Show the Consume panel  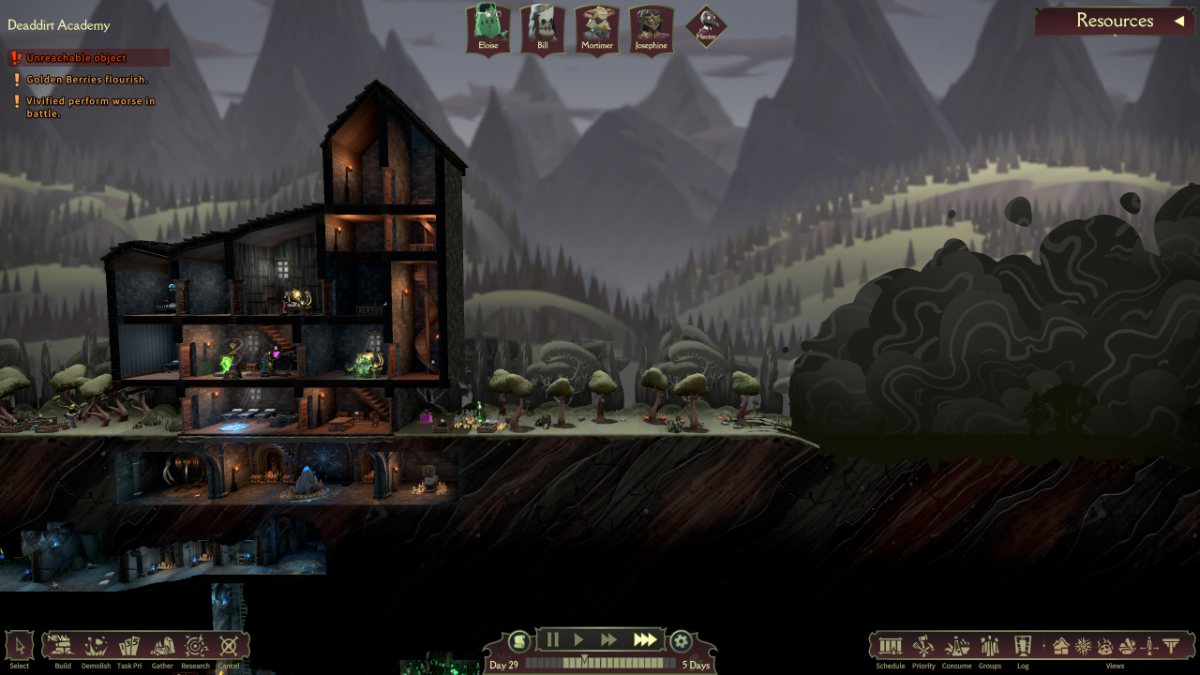click(957, 646)
